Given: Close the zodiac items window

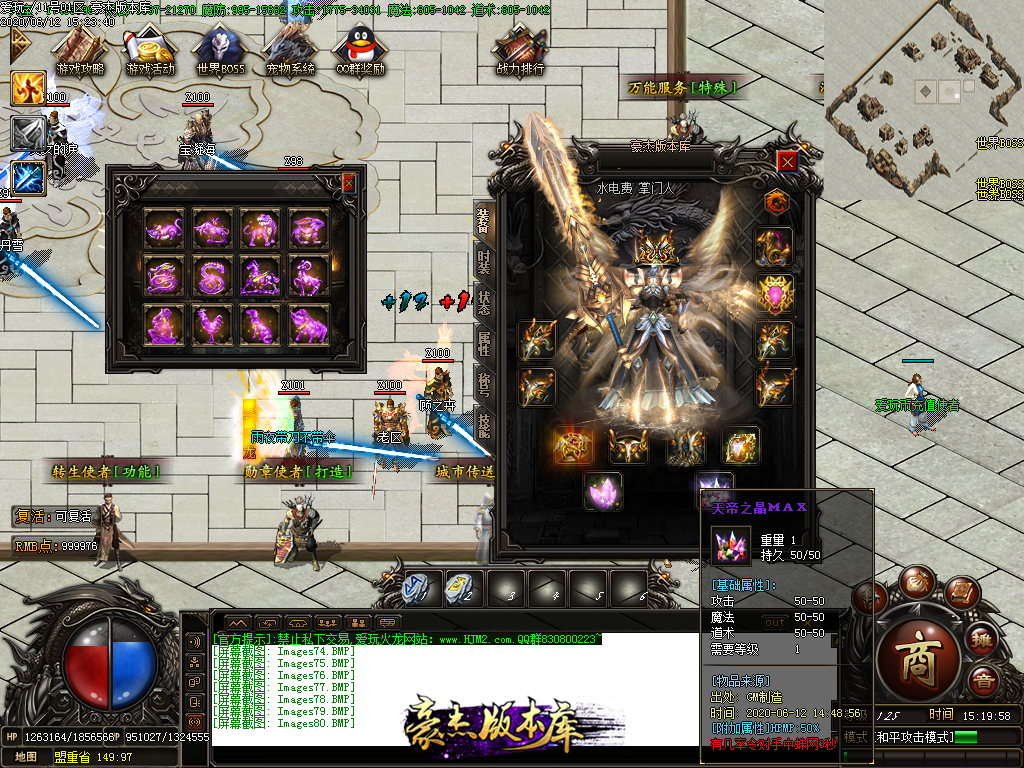Looking at the screenshot, I should [x=348, y=183].
